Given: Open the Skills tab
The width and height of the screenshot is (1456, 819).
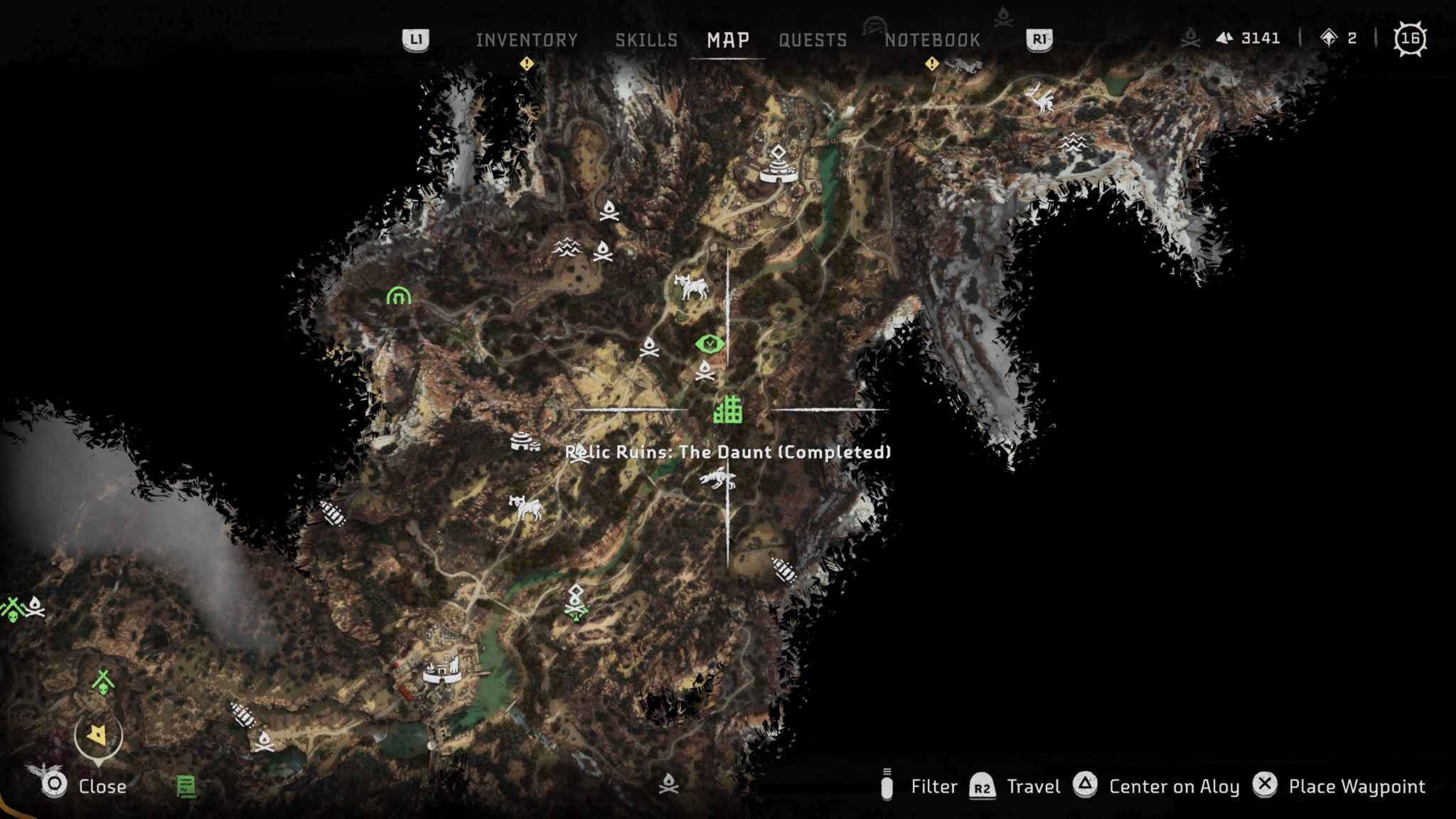Looking at the screenshot, I should (x=646, y=40).
